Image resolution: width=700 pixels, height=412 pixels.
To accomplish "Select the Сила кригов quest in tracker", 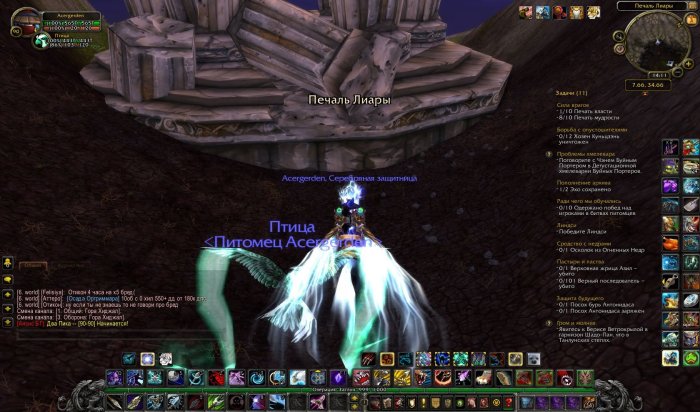I will (x=572, y=104).
